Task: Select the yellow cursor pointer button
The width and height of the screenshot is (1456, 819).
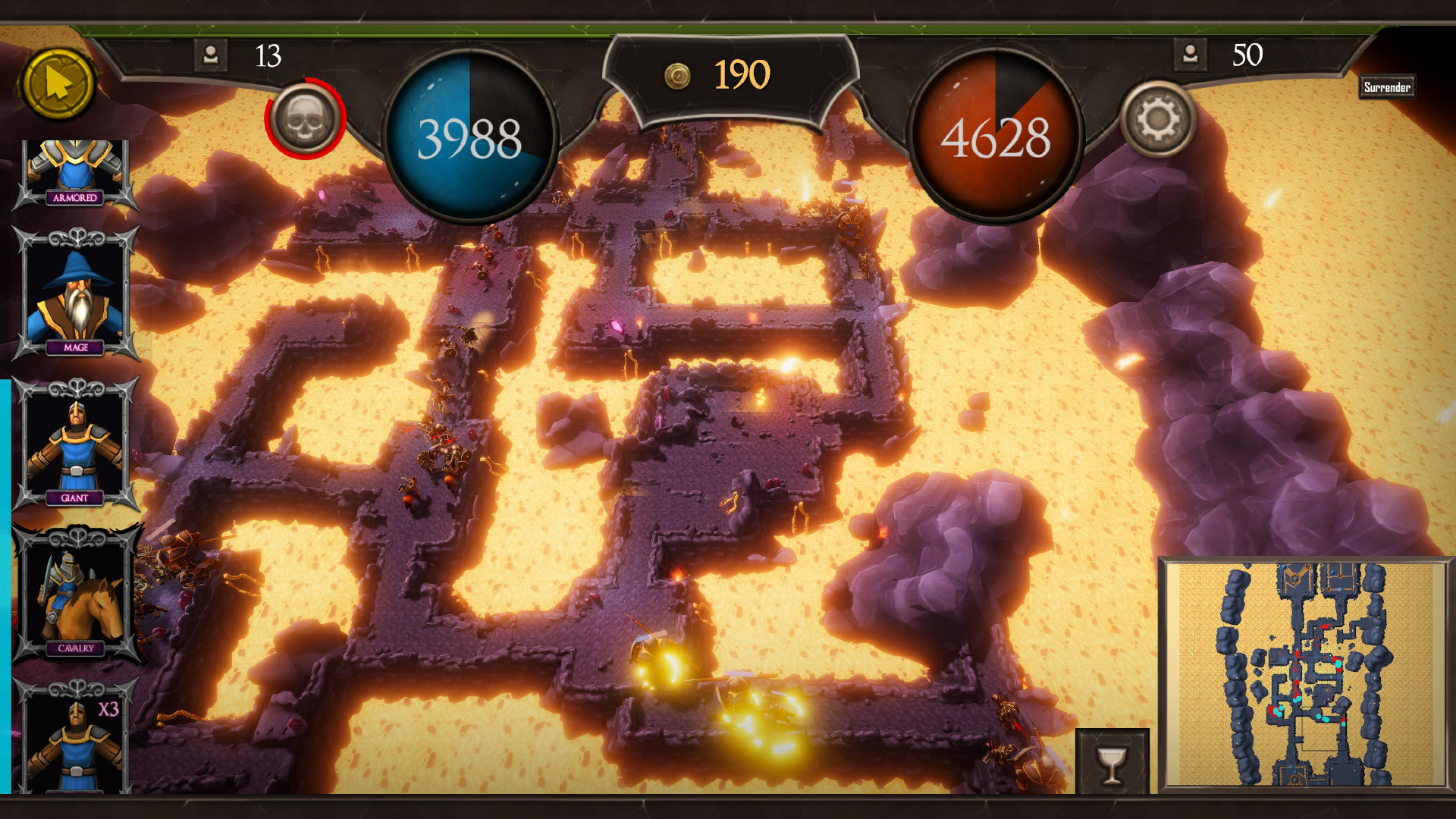Action: (58, 84)
